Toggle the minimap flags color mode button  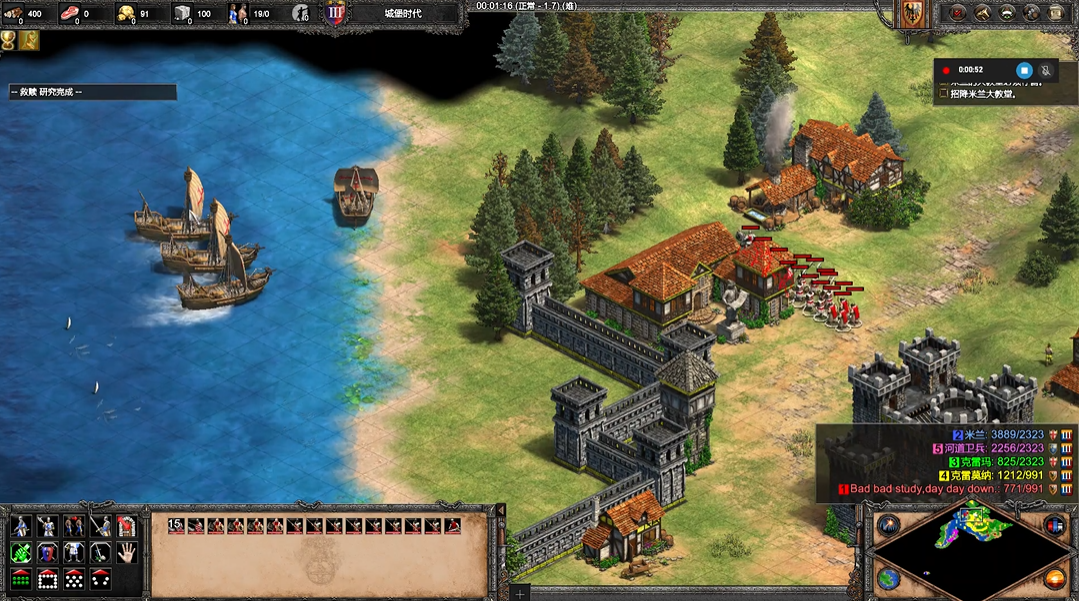[x=1053, y=525]
